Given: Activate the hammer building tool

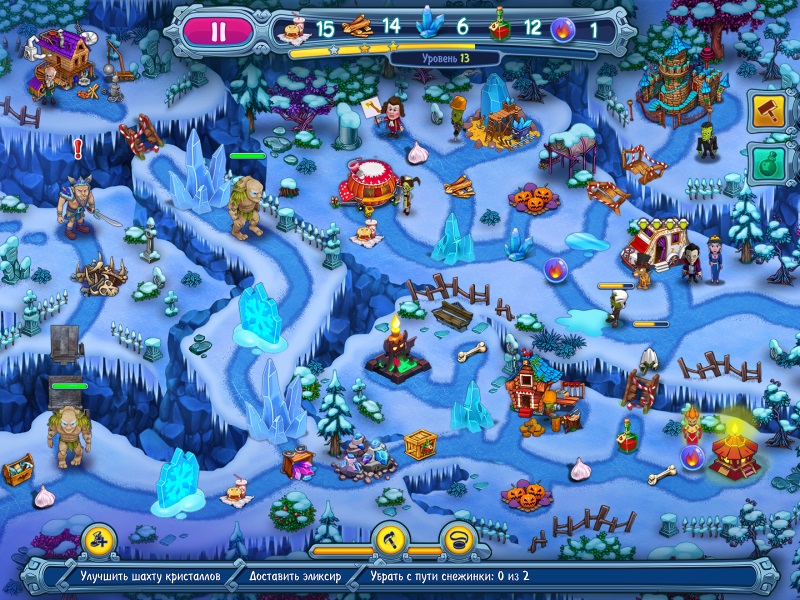Looking at the screenshot, I should 767,109.
